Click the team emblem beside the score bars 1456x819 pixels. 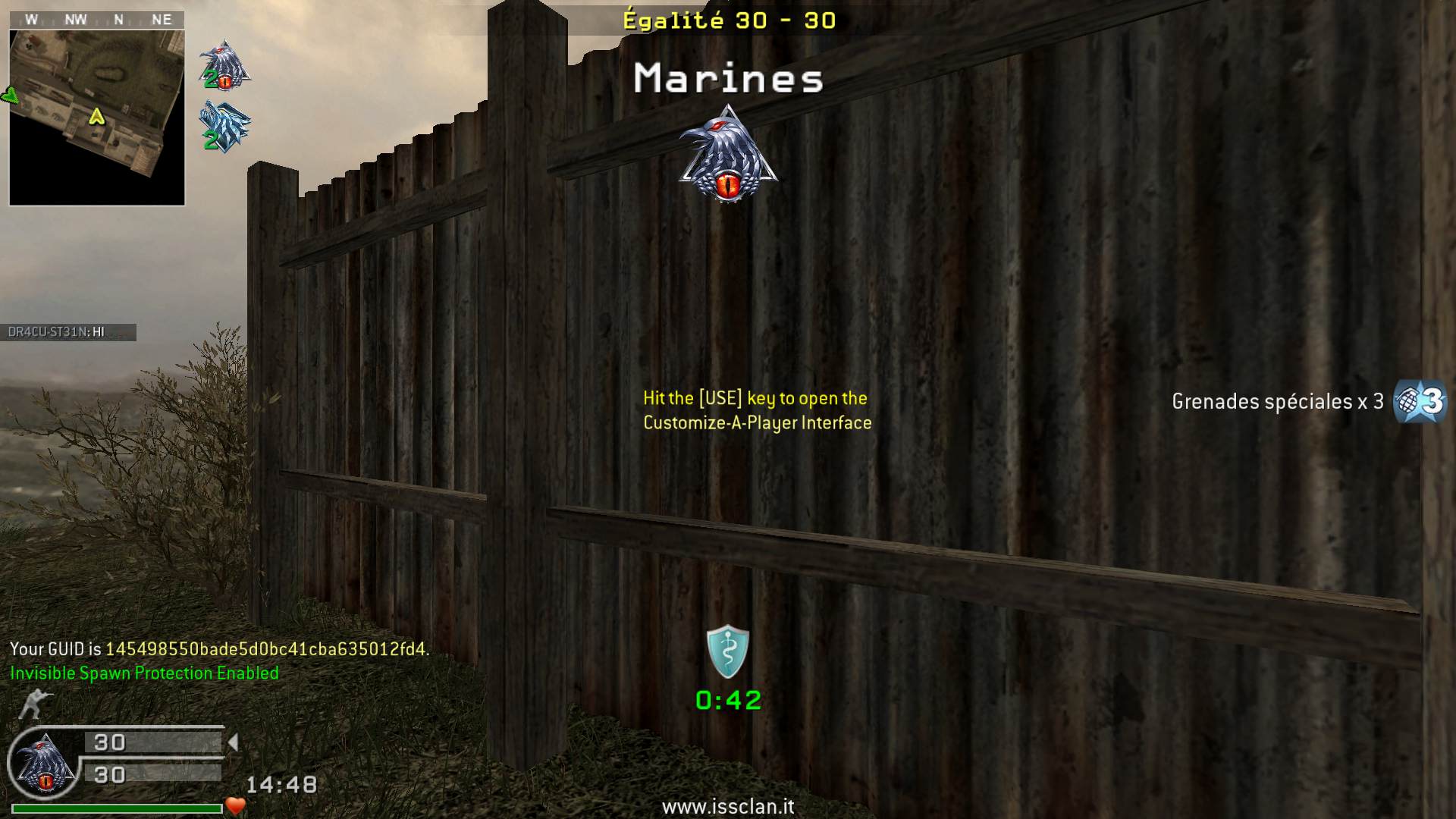tap(44, 764)
